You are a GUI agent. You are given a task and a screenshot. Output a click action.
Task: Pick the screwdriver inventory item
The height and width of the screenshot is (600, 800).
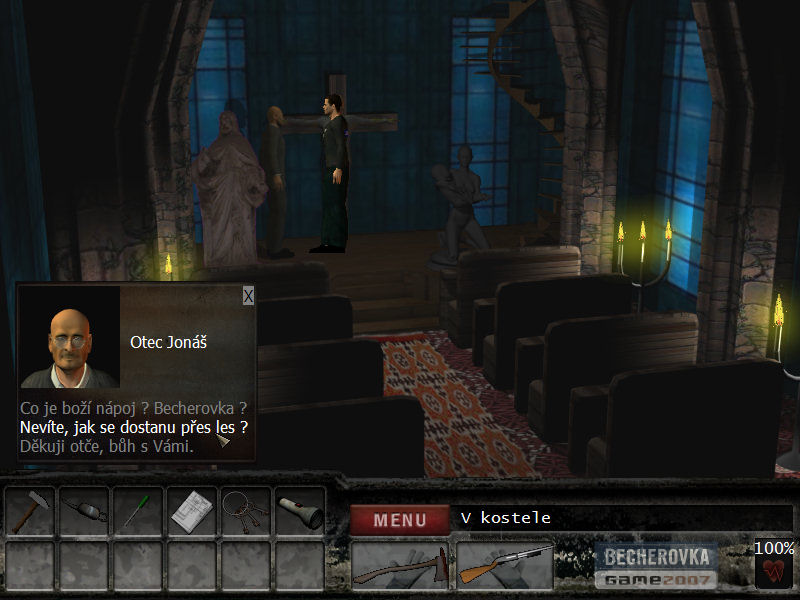pos(137,512)
